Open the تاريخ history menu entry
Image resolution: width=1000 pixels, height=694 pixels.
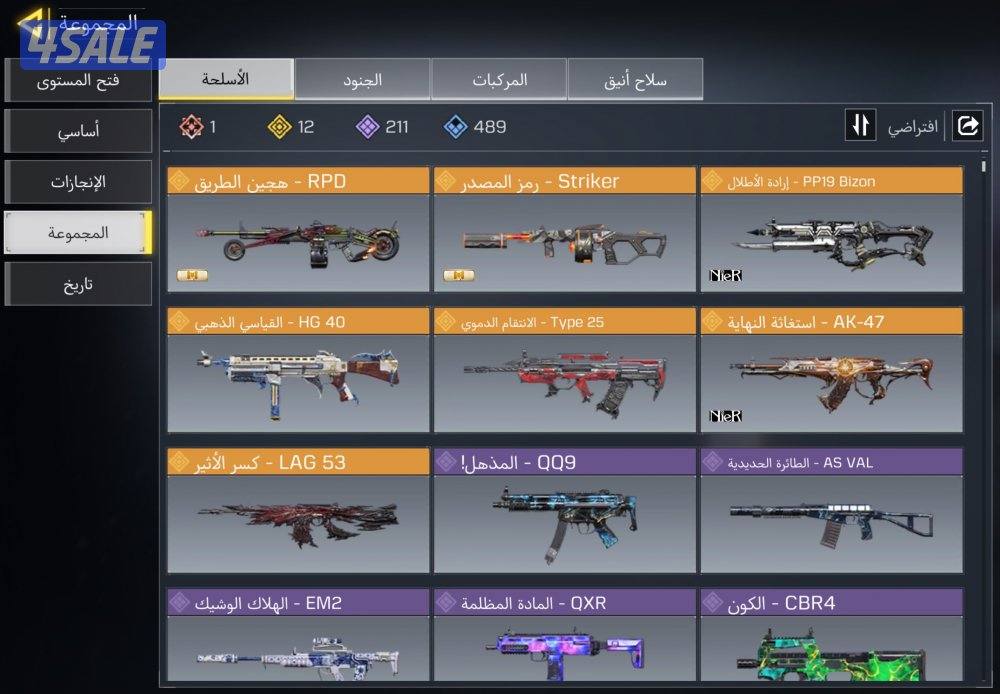coord(78,284)
